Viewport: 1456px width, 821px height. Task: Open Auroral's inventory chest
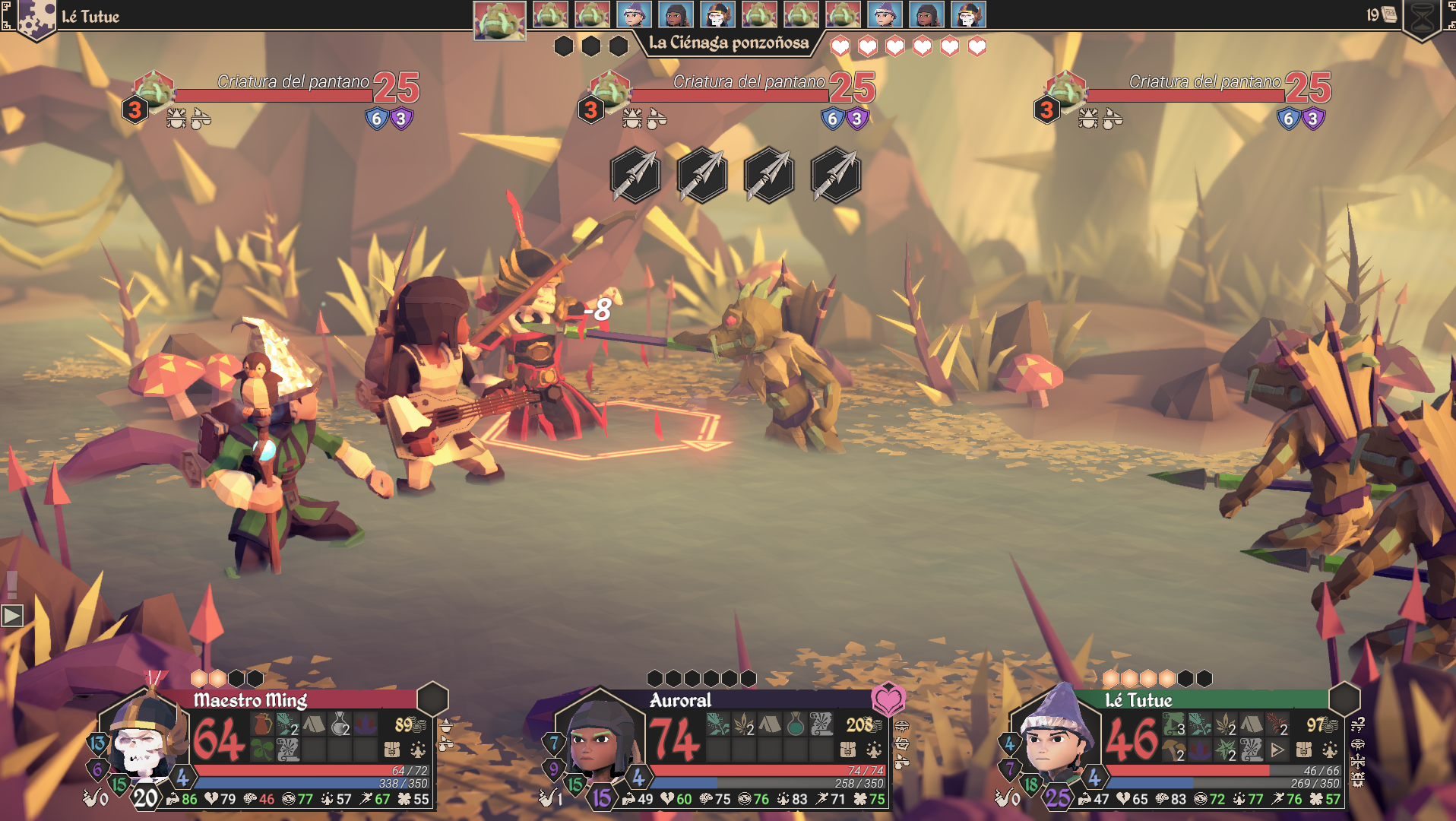848,750
